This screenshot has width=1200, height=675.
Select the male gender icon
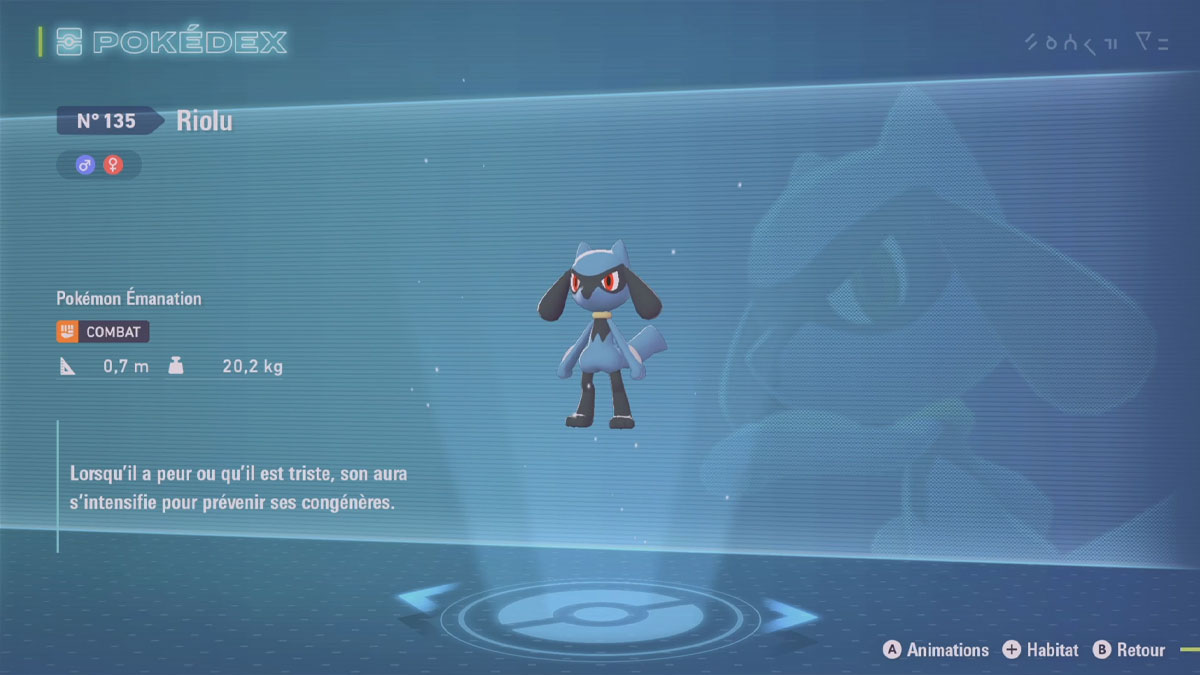tap(85, 165)
